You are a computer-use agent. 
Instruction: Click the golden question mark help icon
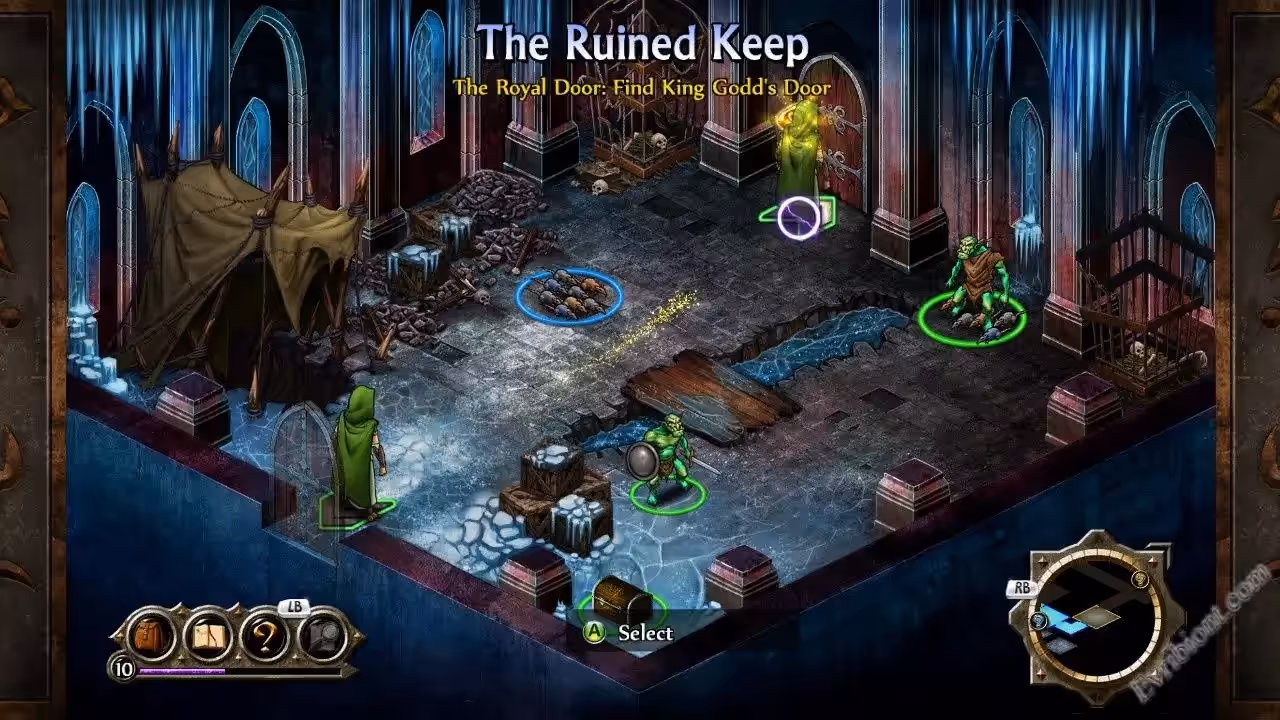(265, 636)
